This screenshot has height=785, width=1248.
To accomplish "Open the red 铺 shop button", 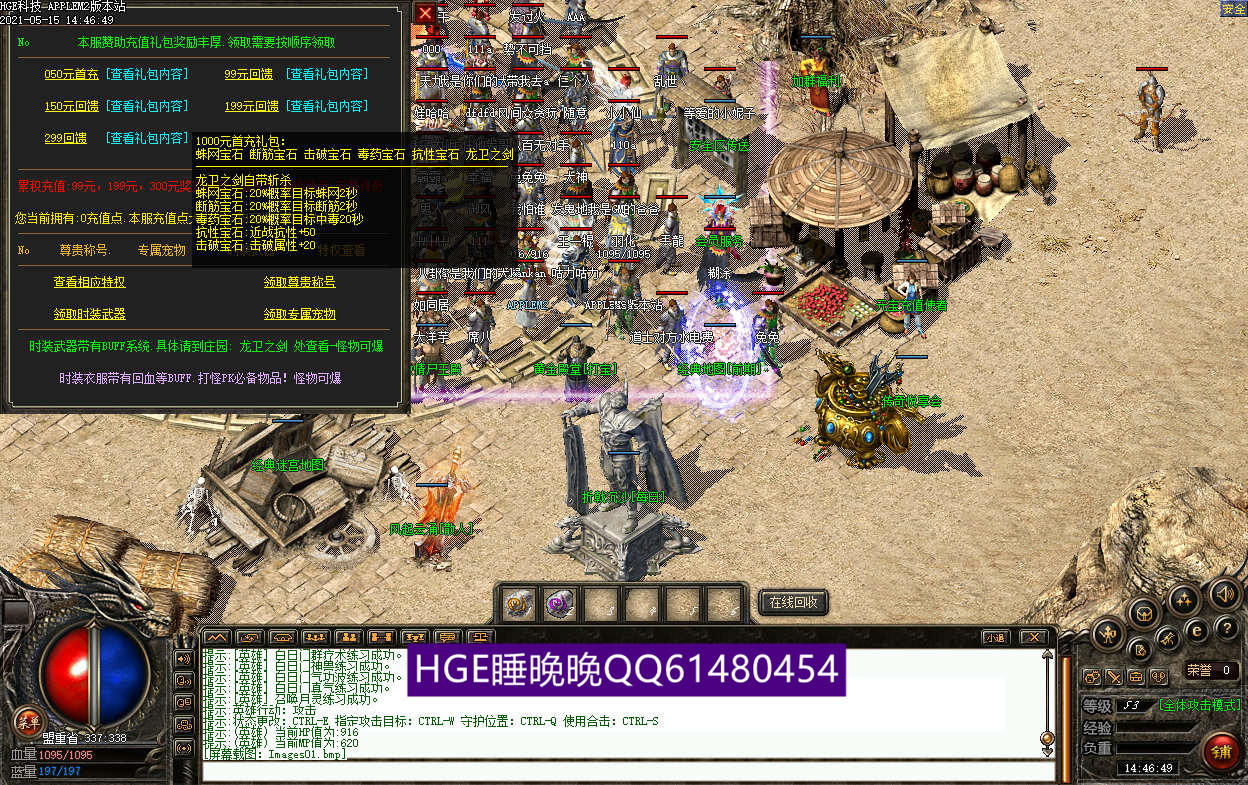I will (1221, 751).
